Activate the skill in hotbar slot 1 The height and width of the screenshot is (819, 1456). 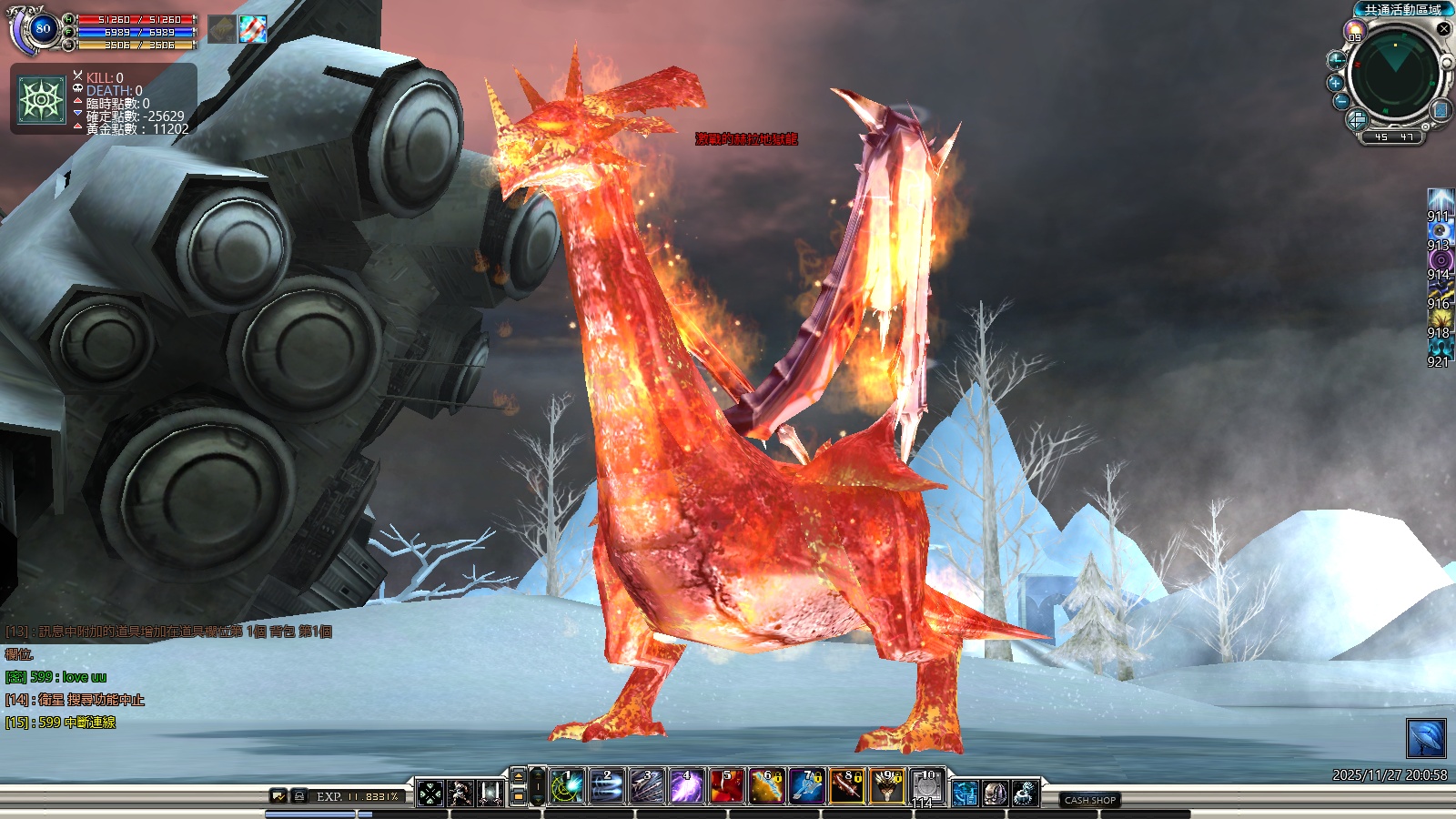566,787
